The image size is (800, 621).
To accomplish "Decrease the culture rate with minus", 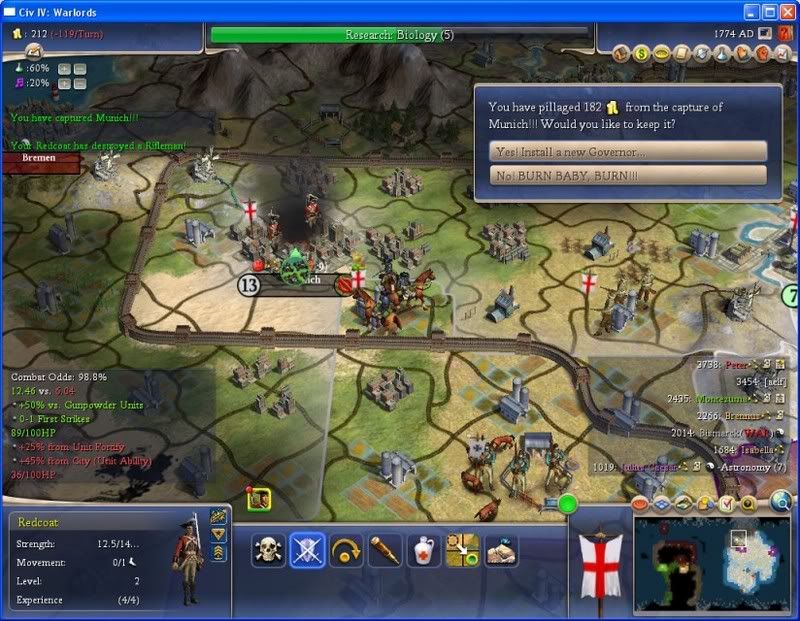I will coord(80,83).
